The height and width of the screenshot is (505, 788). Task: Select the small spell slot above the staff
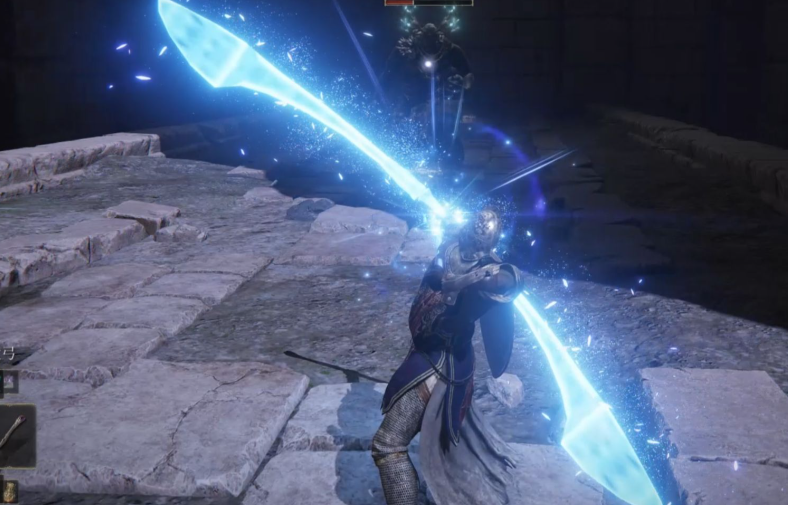9,380
